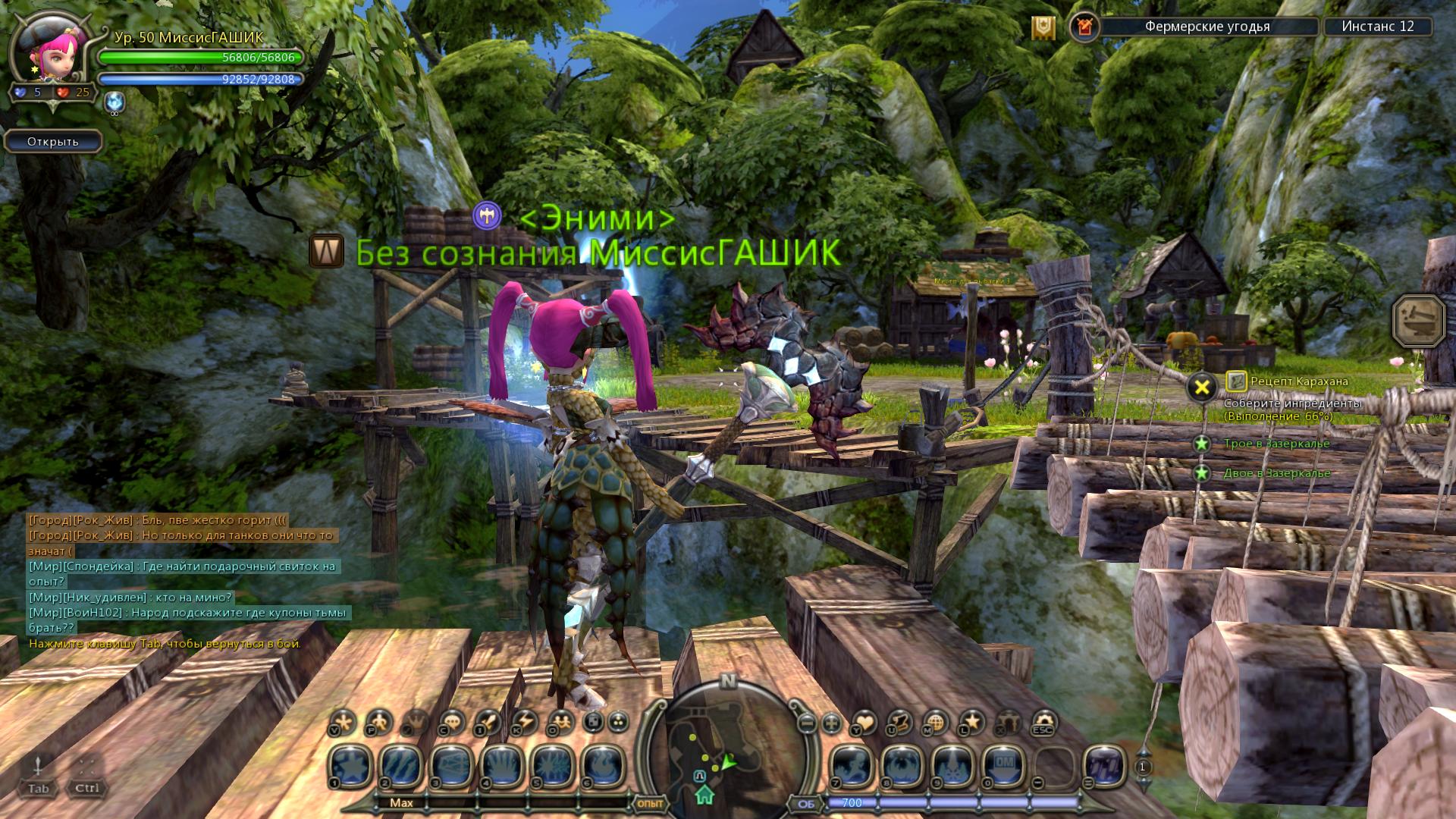Click the Открыть button
The image size is (1456, 819).
point(53,142)
